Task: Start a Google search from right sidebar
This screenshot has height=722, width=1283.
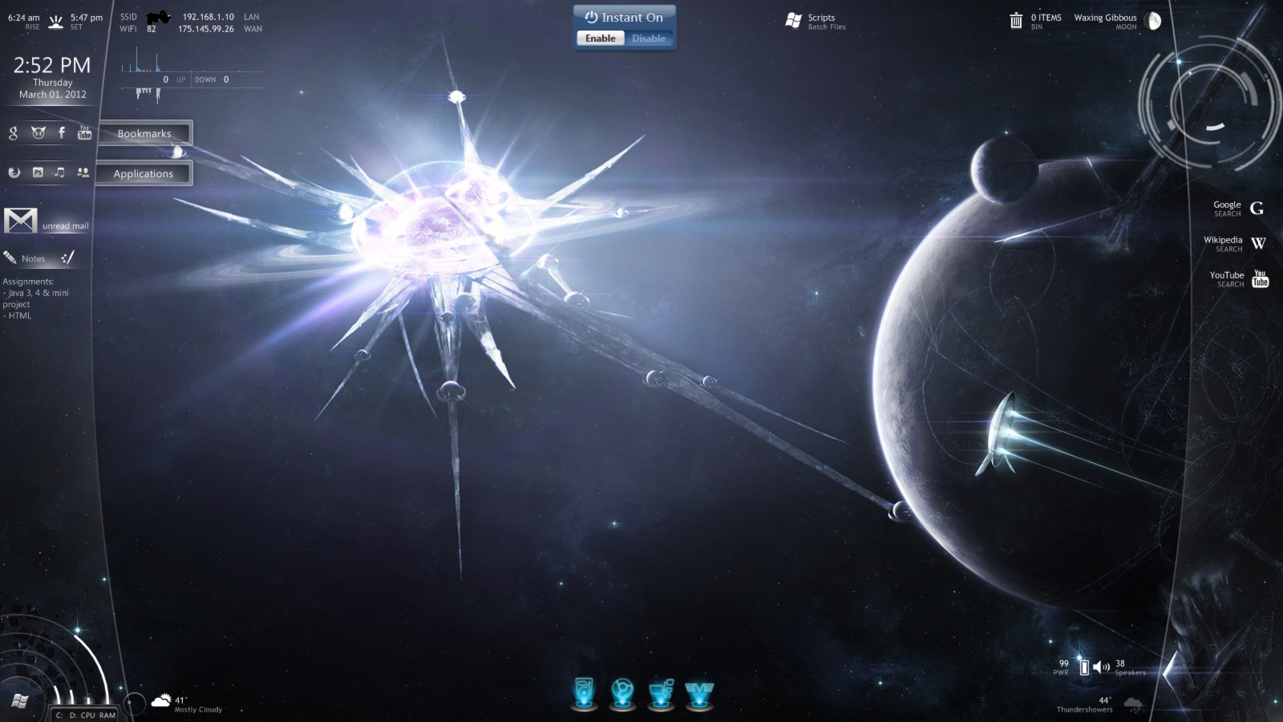Action: pos(1257,208)
